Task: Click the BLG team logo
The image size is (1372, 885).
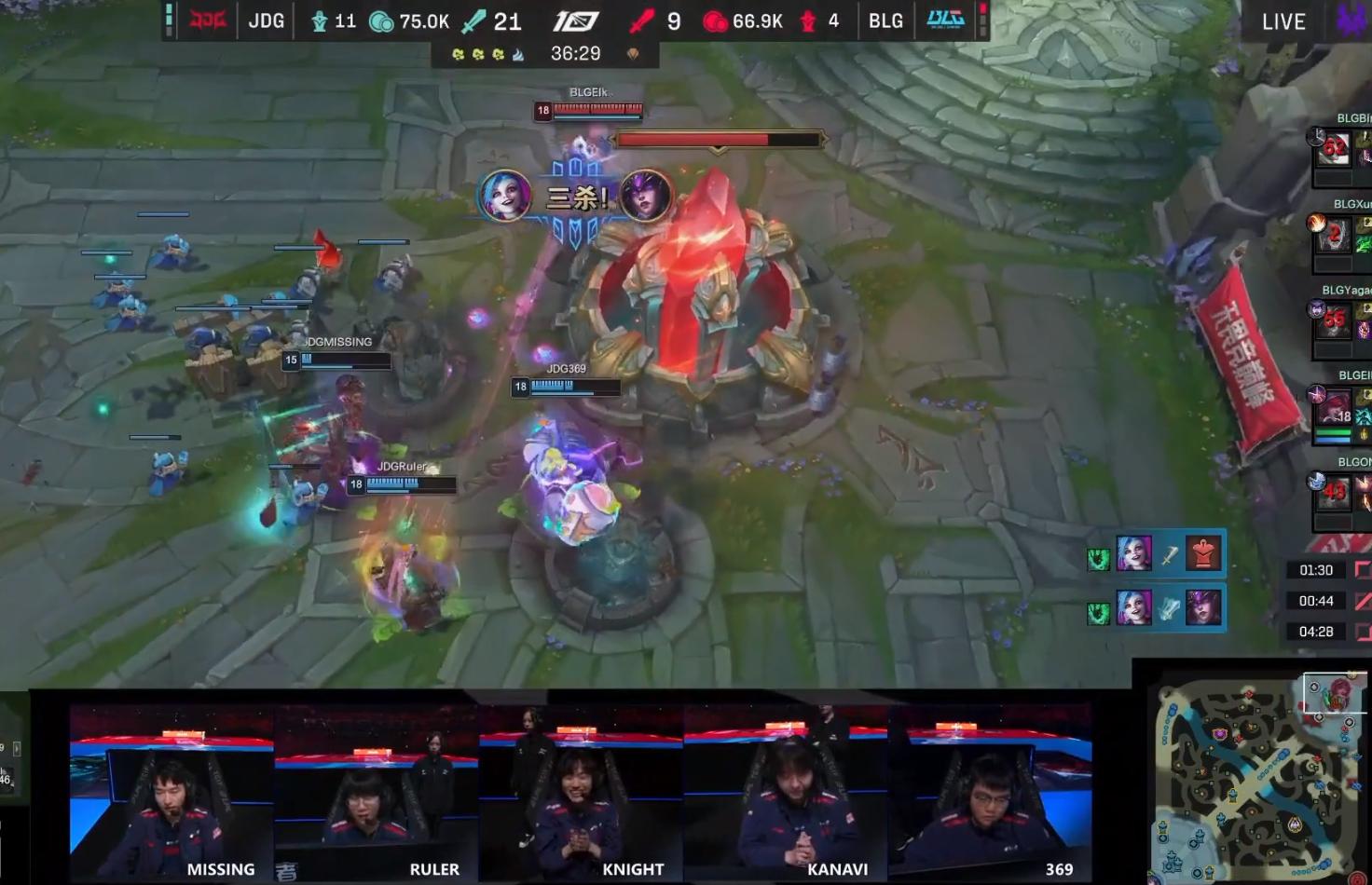Action: pos(945,20)
